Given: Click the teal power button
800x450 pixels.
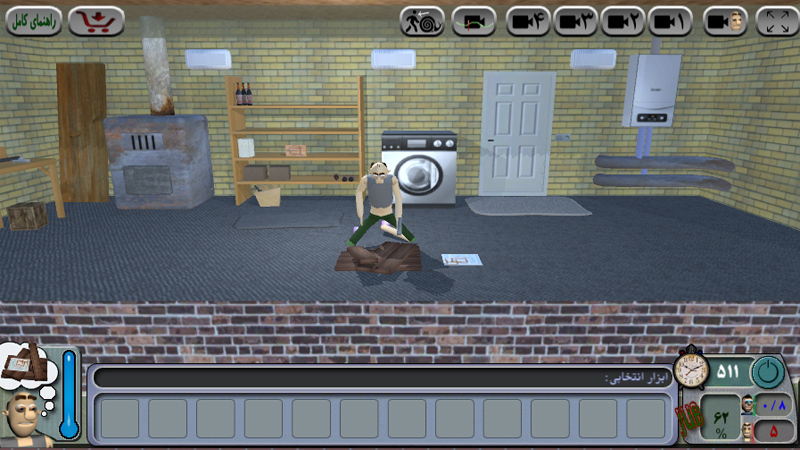Looking at the screenshot, I should click(x=769, y=372).
